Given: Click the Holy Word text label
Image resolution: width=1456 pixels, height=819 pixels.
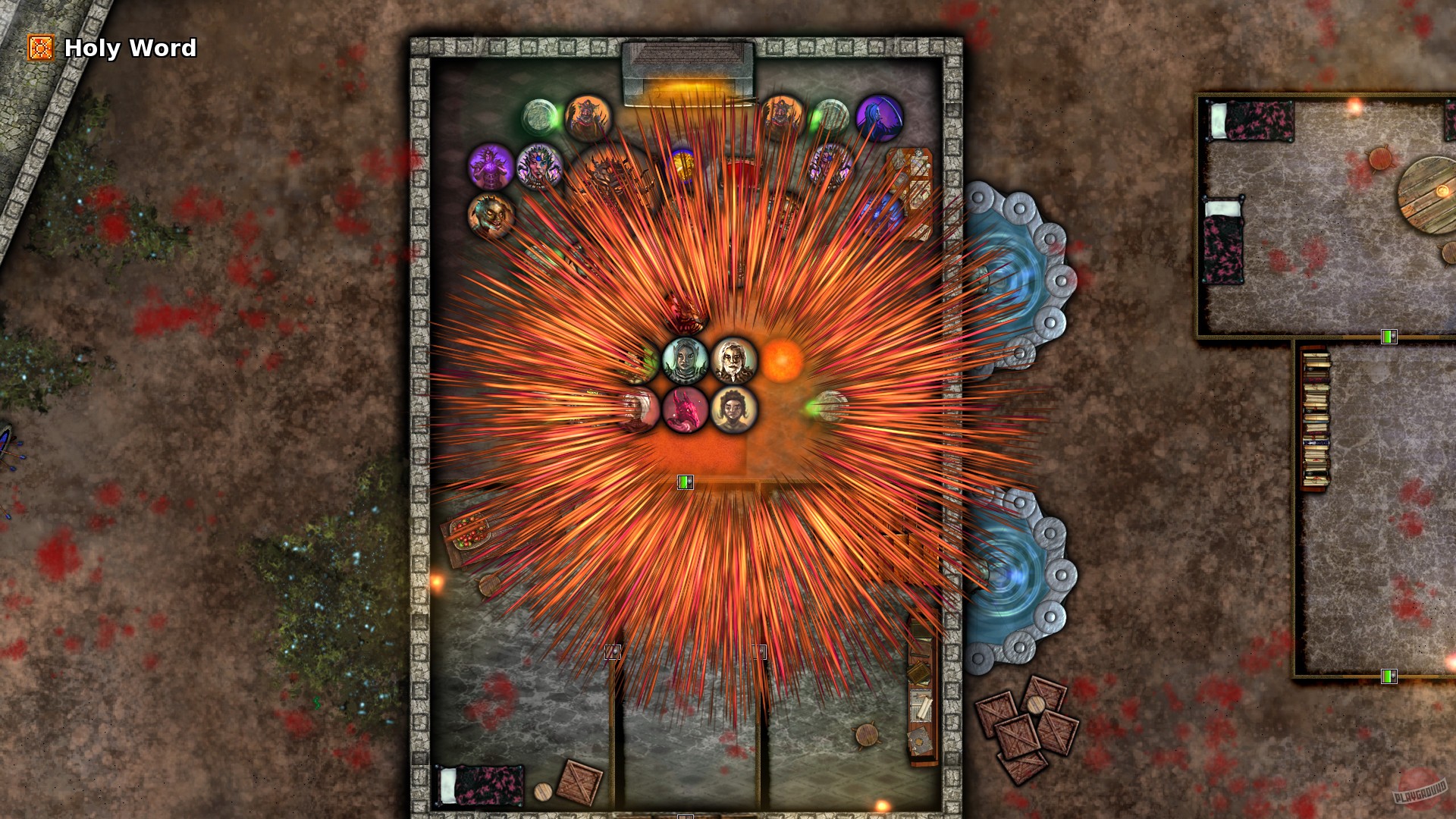Looking at the screenshot, I should pos(130,49).
